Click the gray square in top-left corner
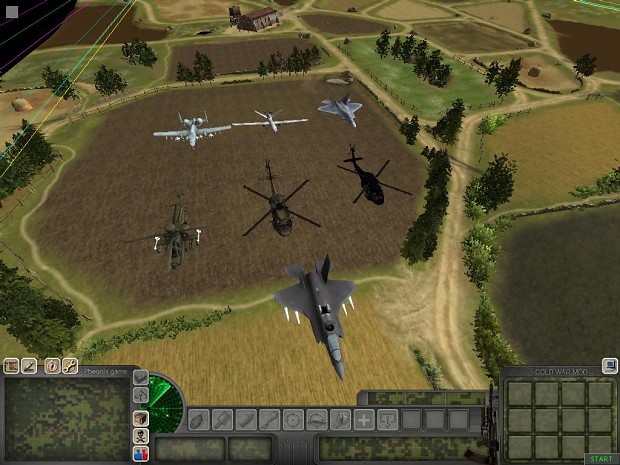This screenshot has width=620, height=465. pyautogui.click(x=12, y=11)
